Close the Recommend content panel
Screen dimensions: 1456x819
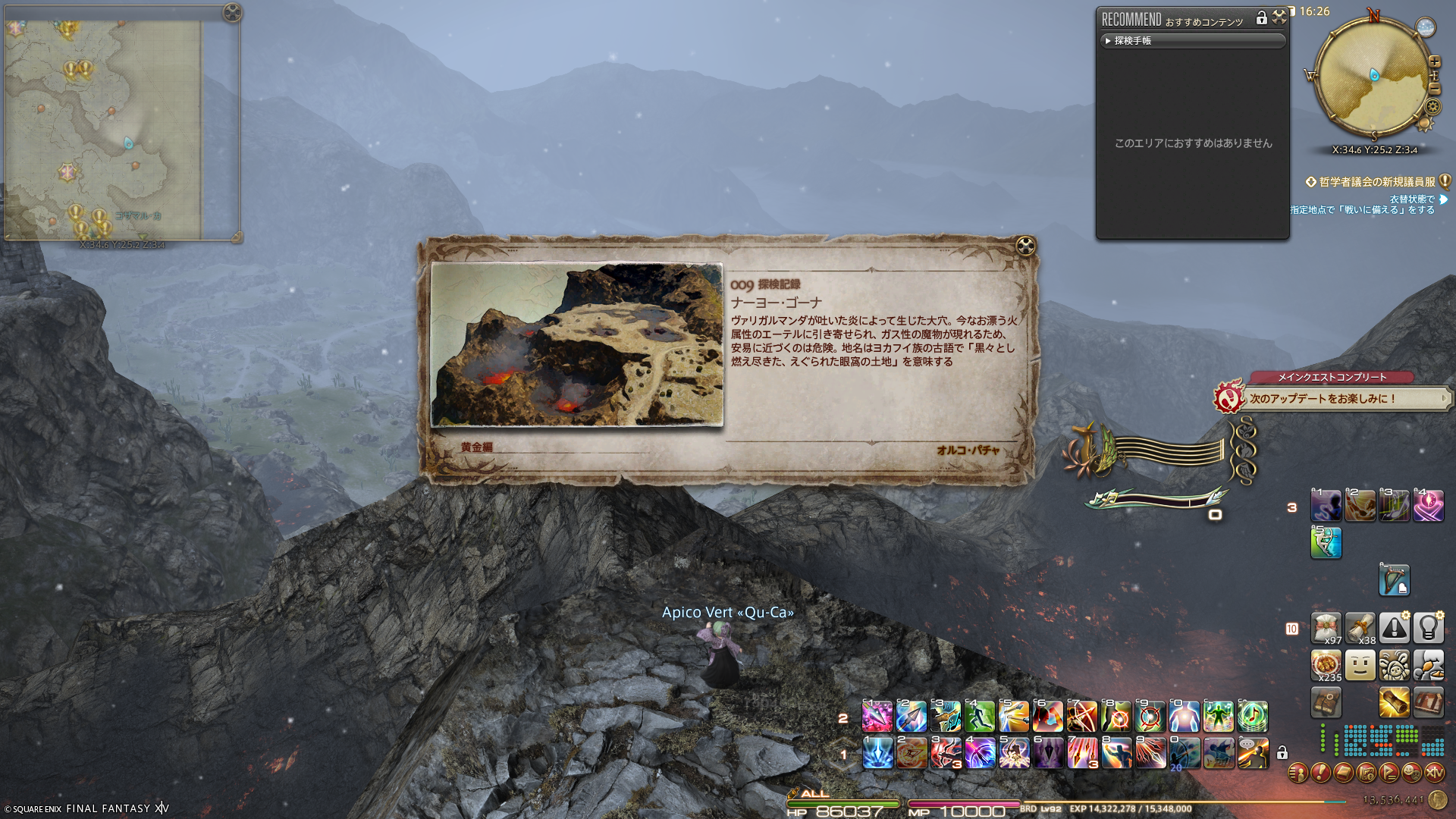1279,17
